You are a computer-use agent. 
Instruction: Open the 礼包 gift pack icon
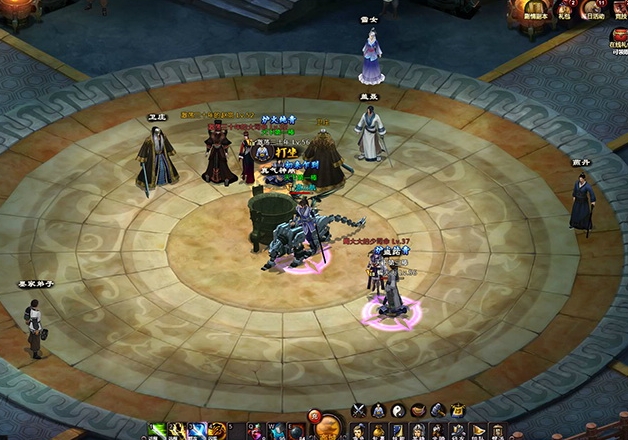pos(564,9)
